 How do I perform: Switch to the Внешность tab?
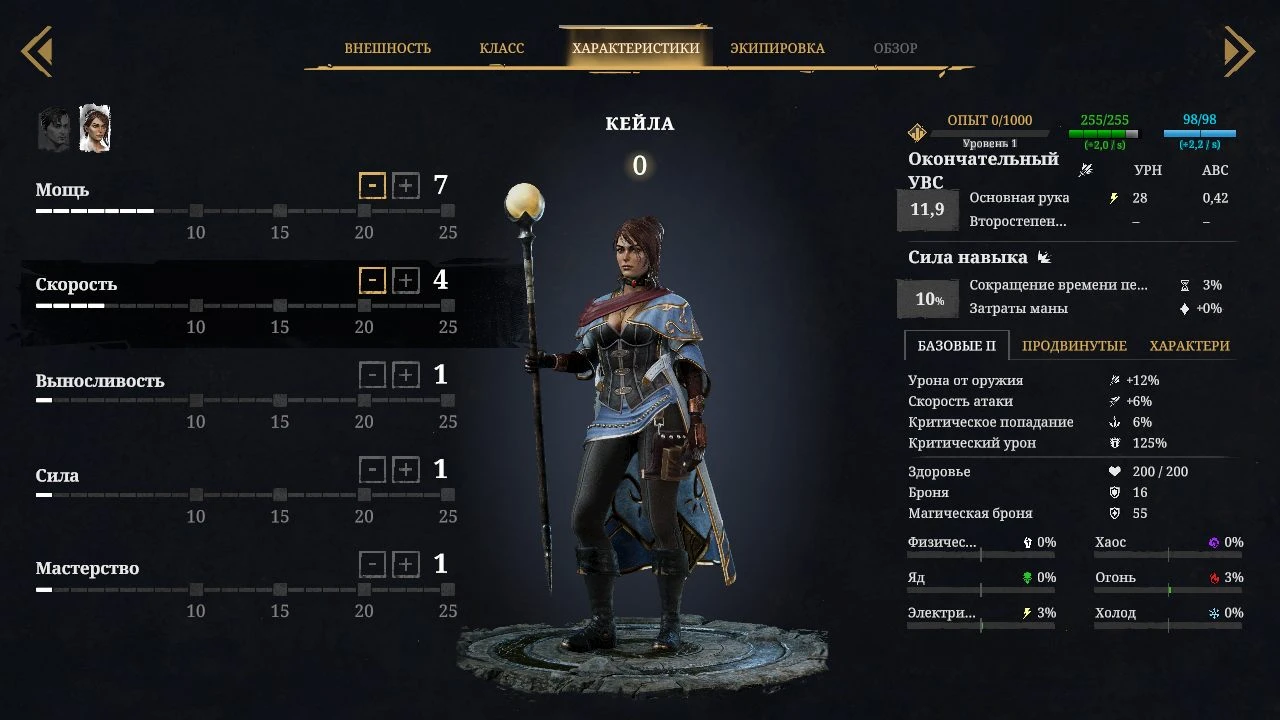click(x=387, y=48)
